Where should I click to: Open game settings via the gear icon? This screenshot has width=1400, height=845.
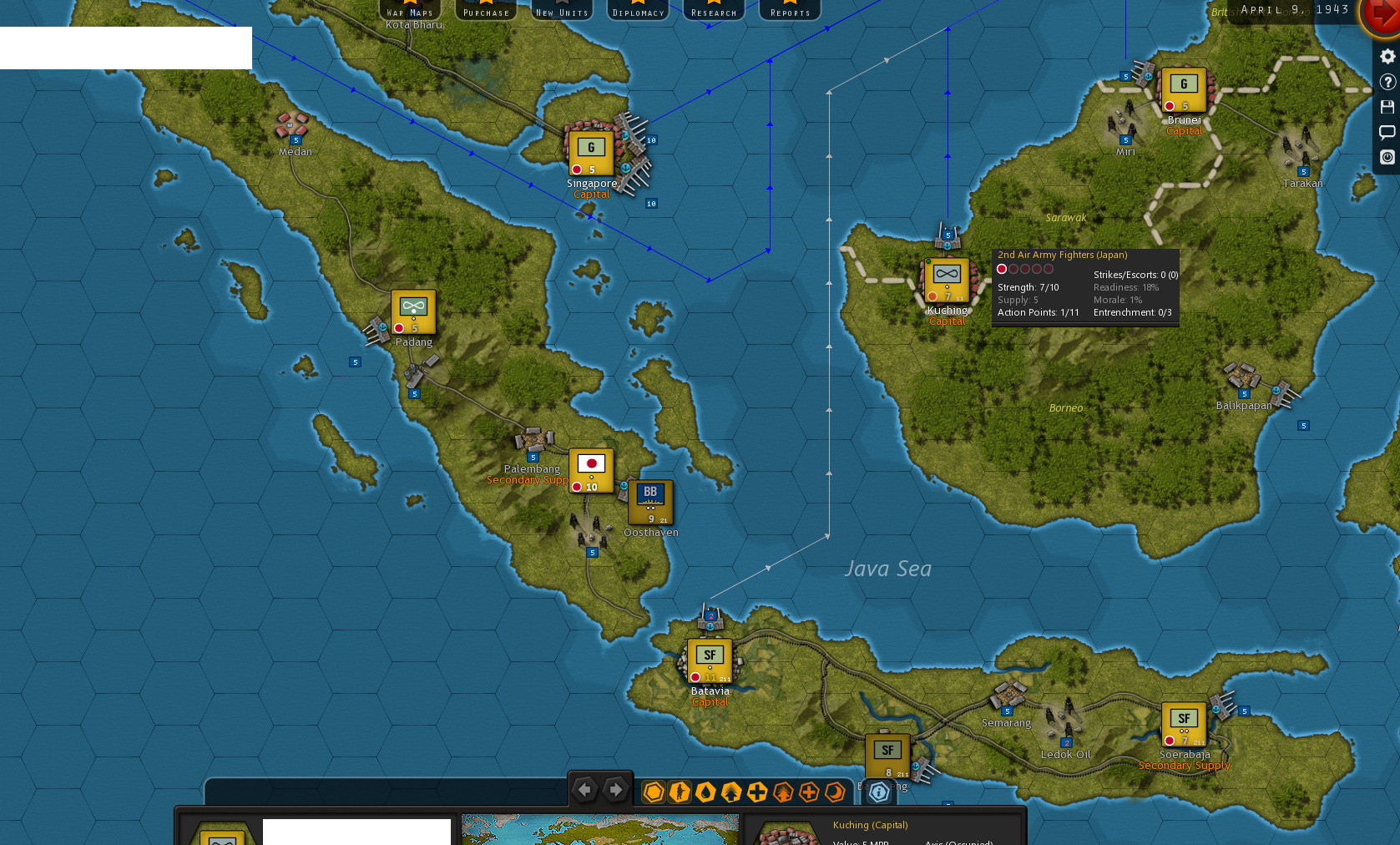(1387, 56)
